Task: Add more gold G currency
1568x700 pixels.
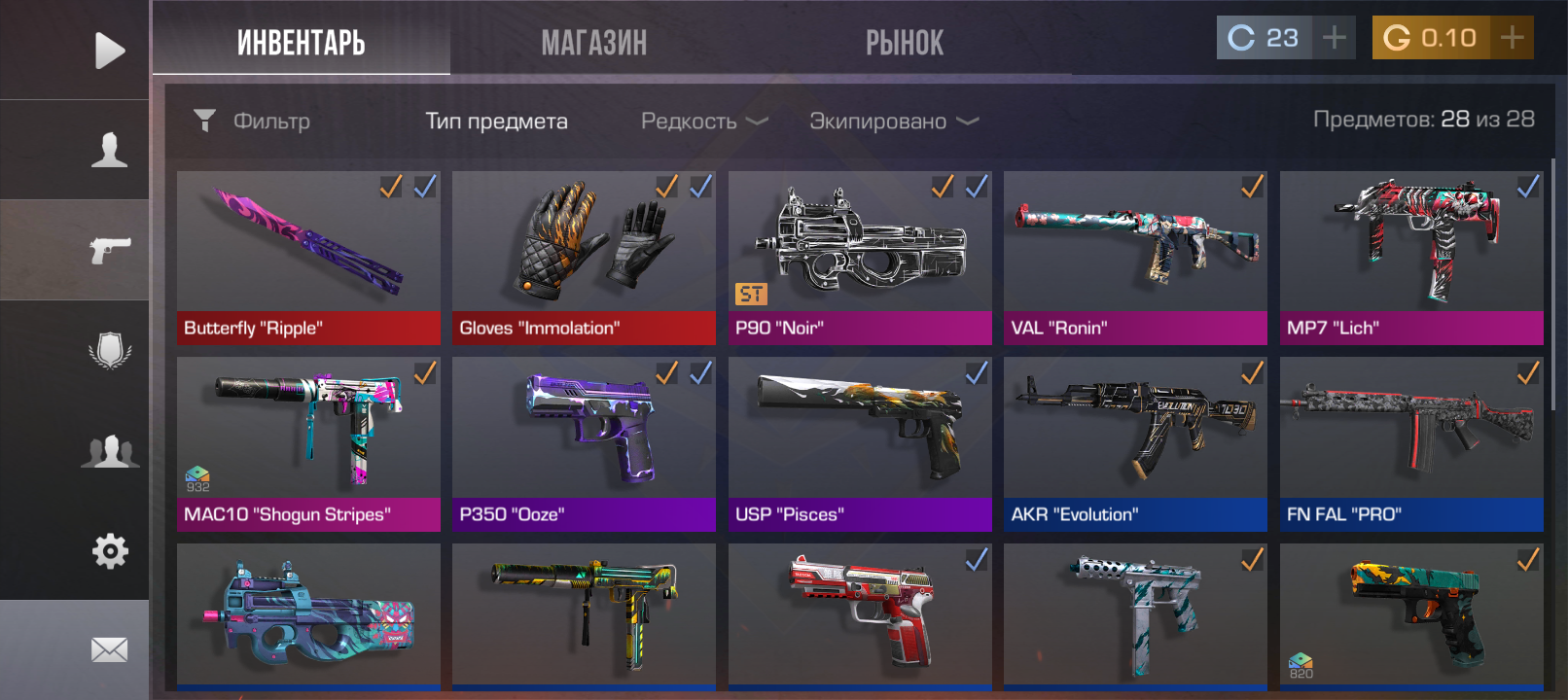Action: pyautogui.click(x=1512, y=38)
